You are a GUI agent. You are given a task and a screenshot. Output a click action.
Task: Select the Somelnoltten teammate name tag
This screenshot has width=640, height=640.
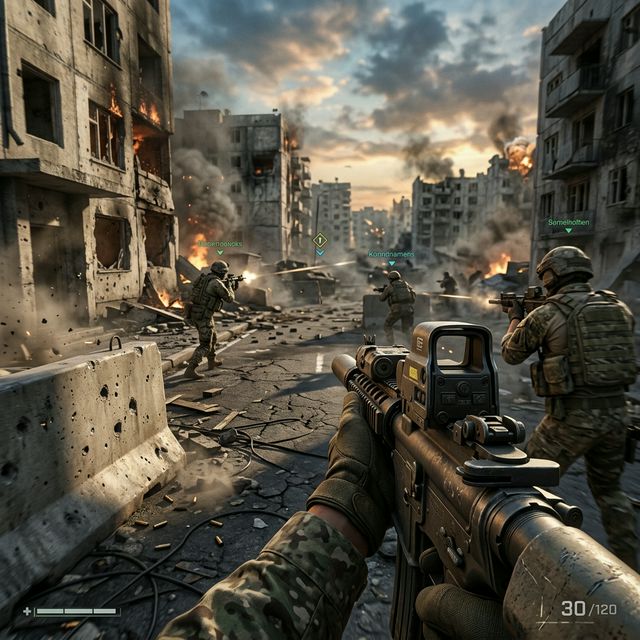(568, 222)
